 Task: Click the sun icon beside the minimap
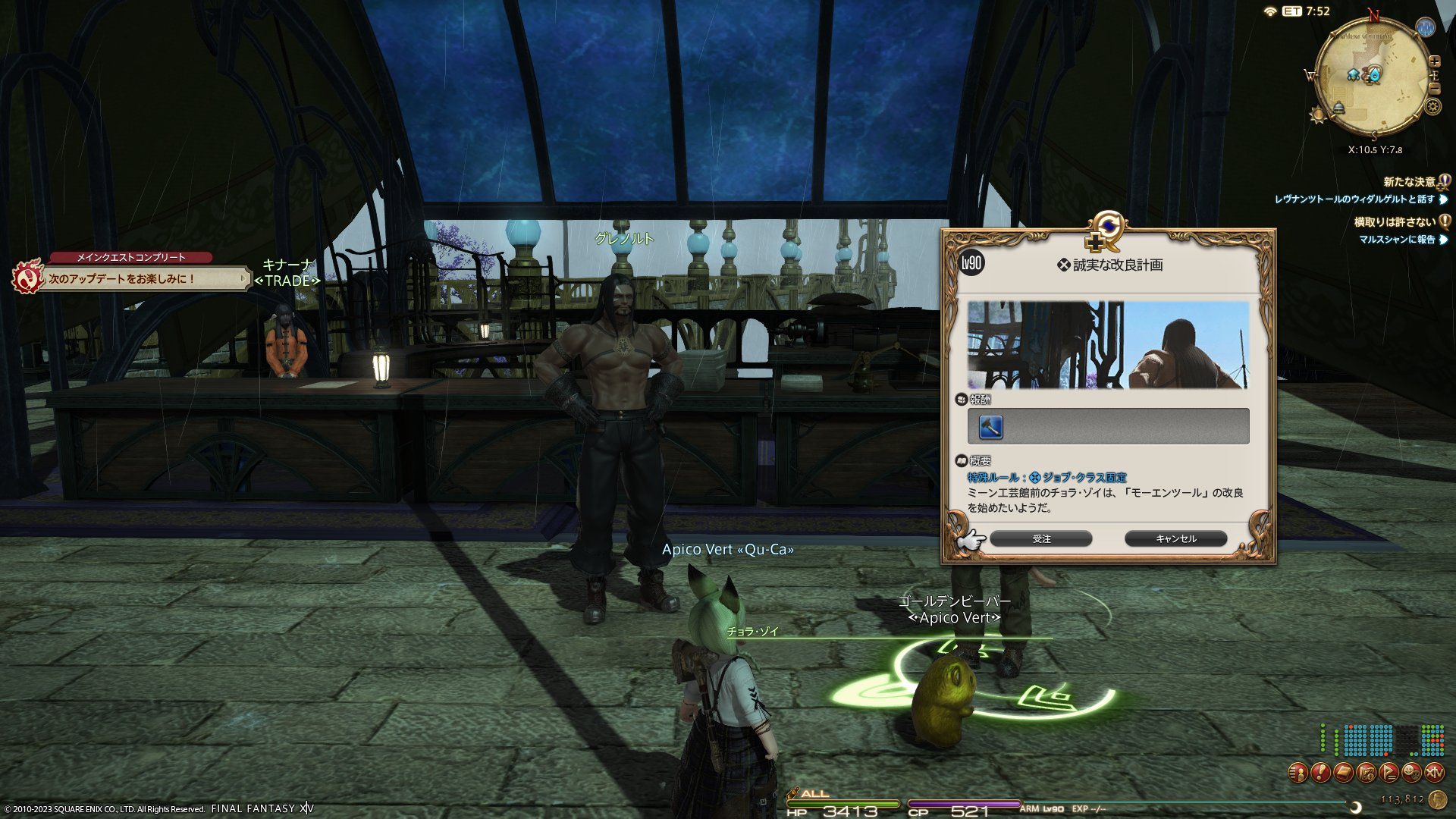coord(1318,115)
